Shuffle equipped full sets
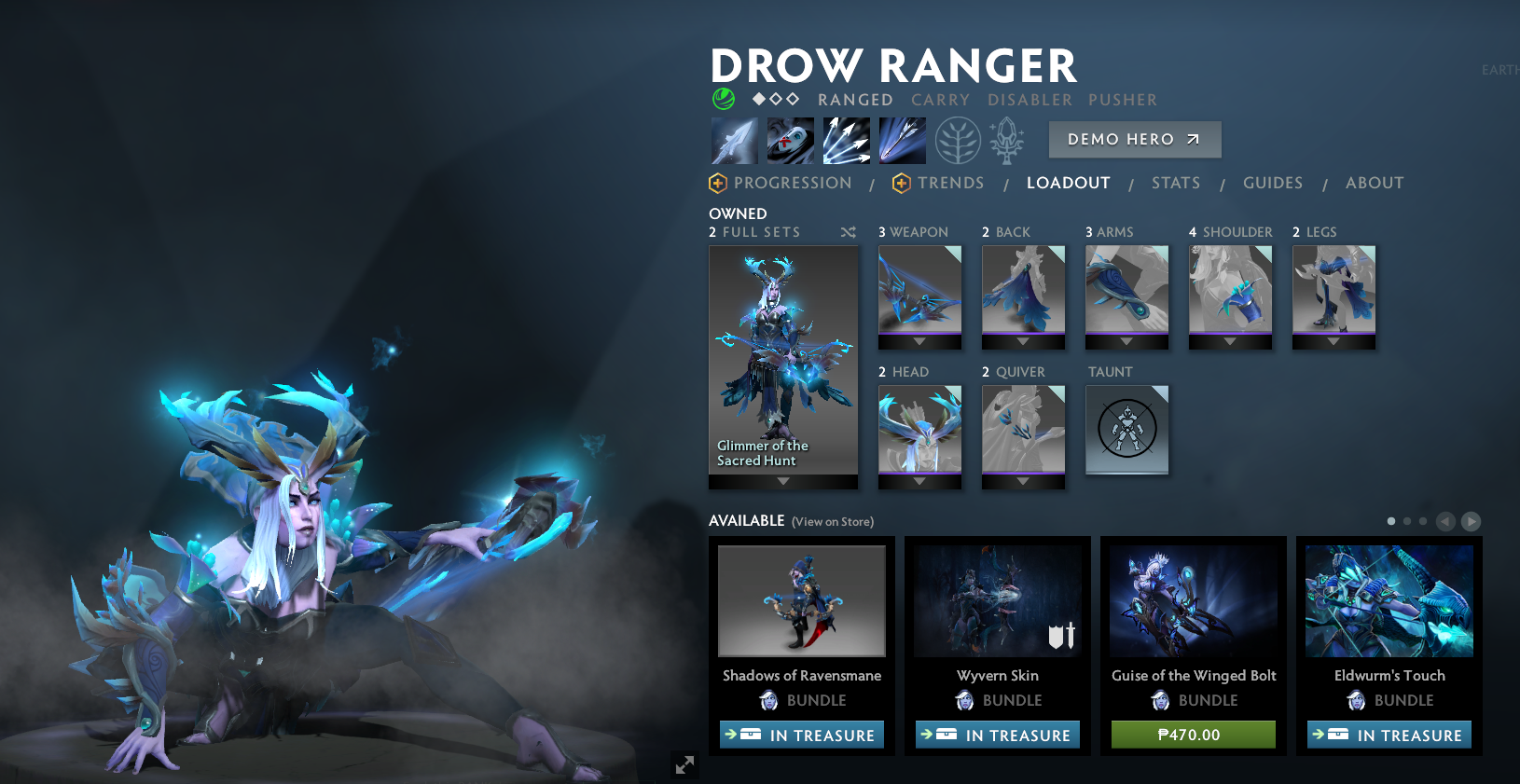Image resolution: width=1520 pixels, height=784 pixels. pos(849,232)
